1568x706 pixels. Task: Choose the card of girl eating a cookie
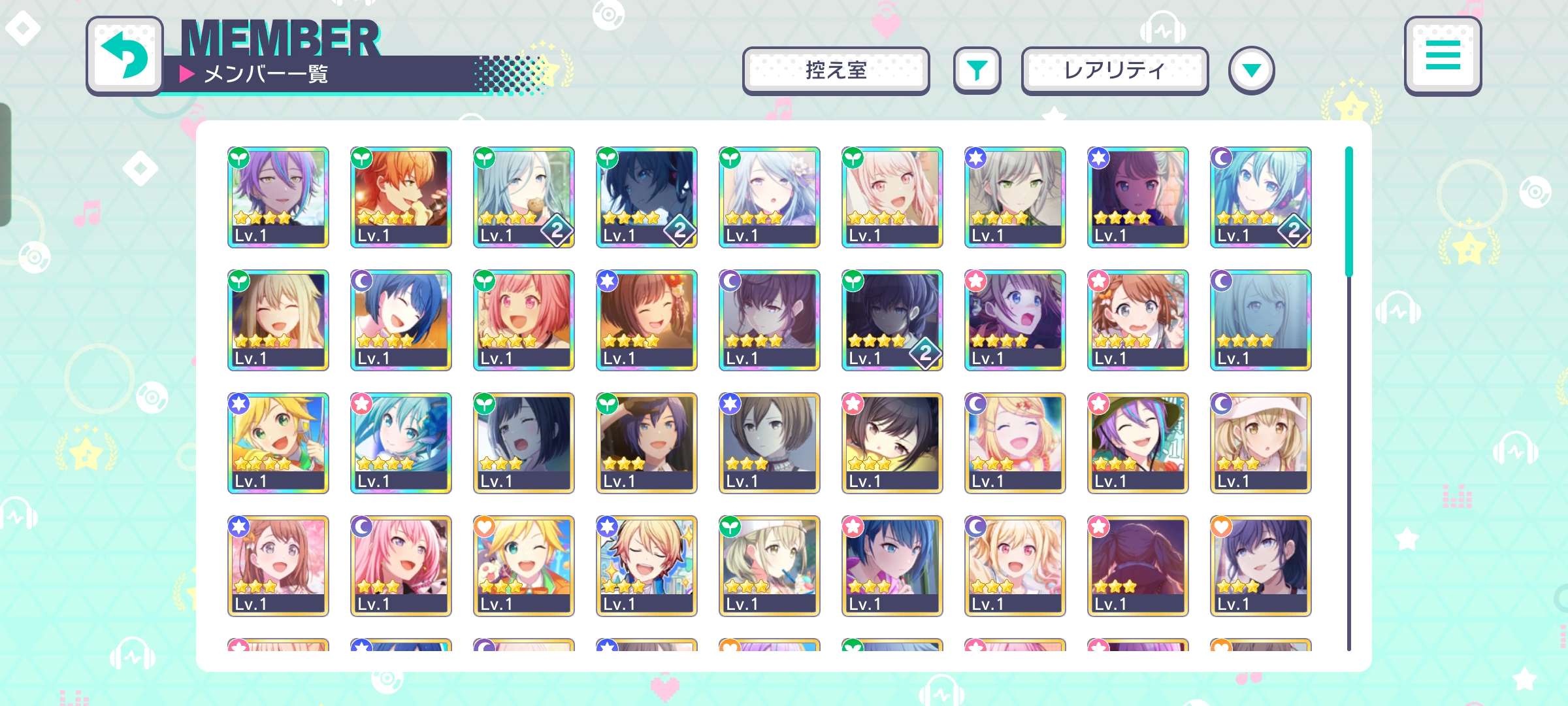[x=524, y=197]
